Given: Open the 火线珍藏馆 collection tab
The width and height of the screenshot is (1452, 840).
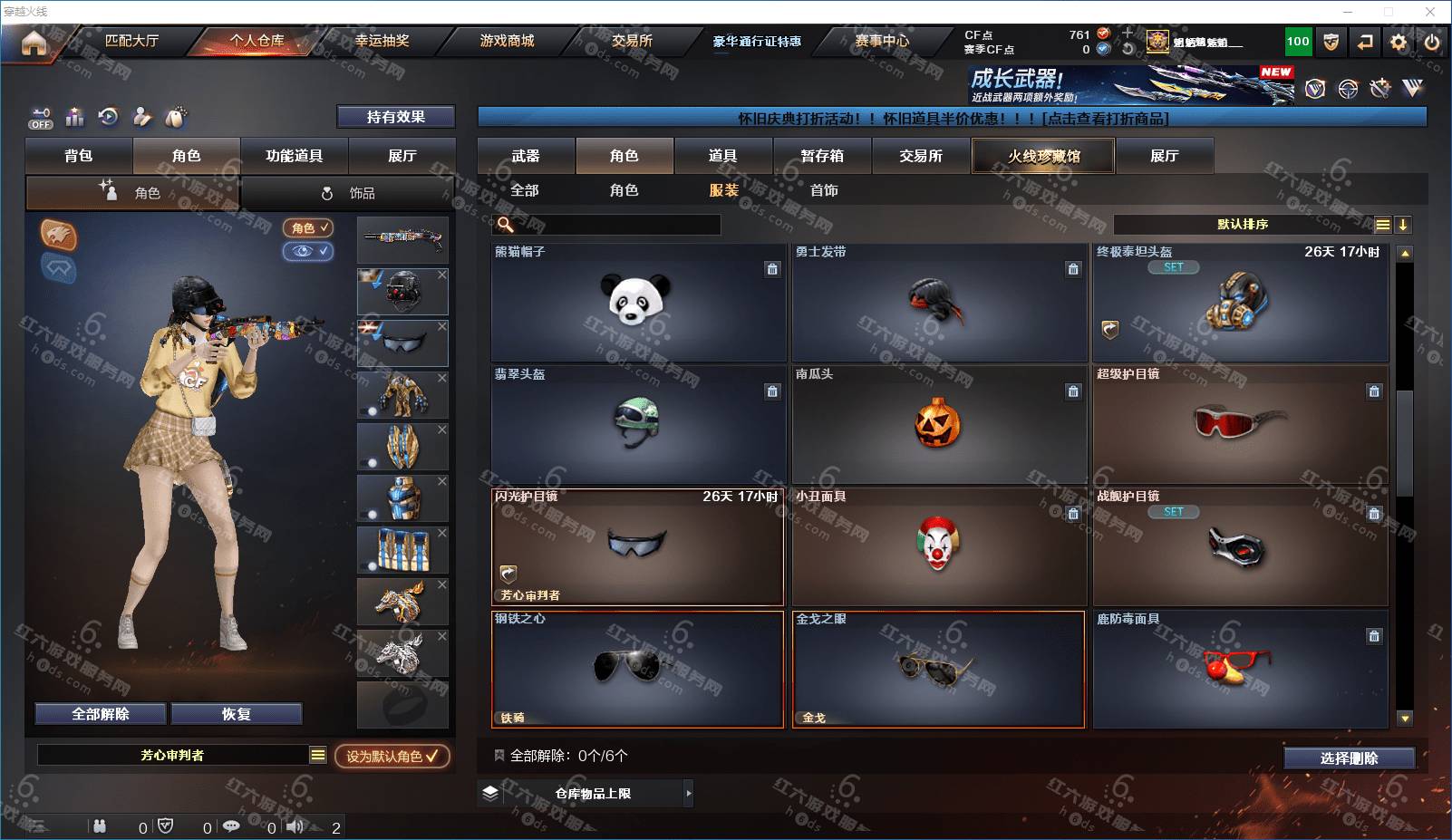Looking at the screenshot, I should click(1043, 156).
